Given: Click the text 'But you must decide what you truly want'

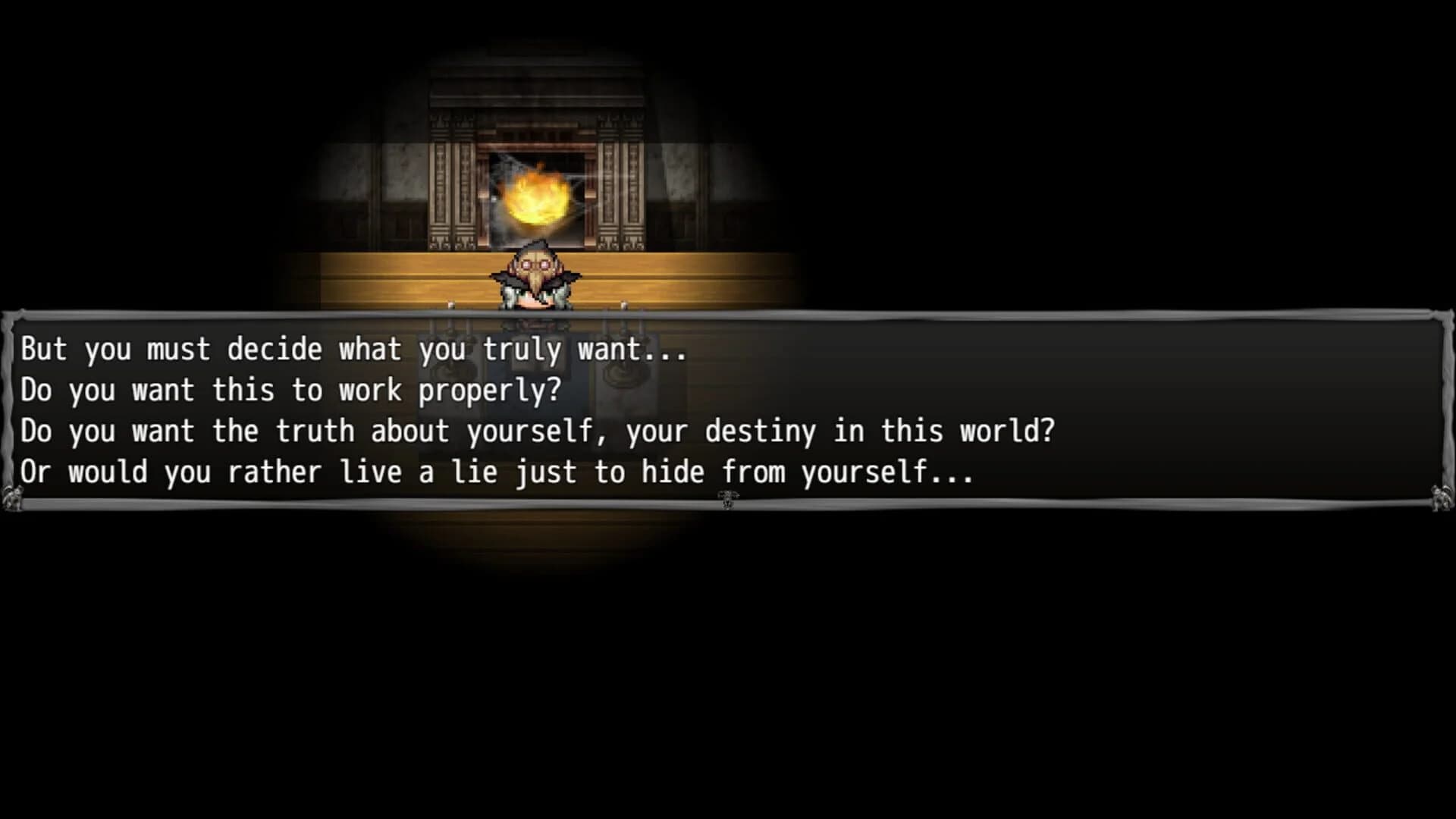Looking at the screenshot, I should (354, 350).
